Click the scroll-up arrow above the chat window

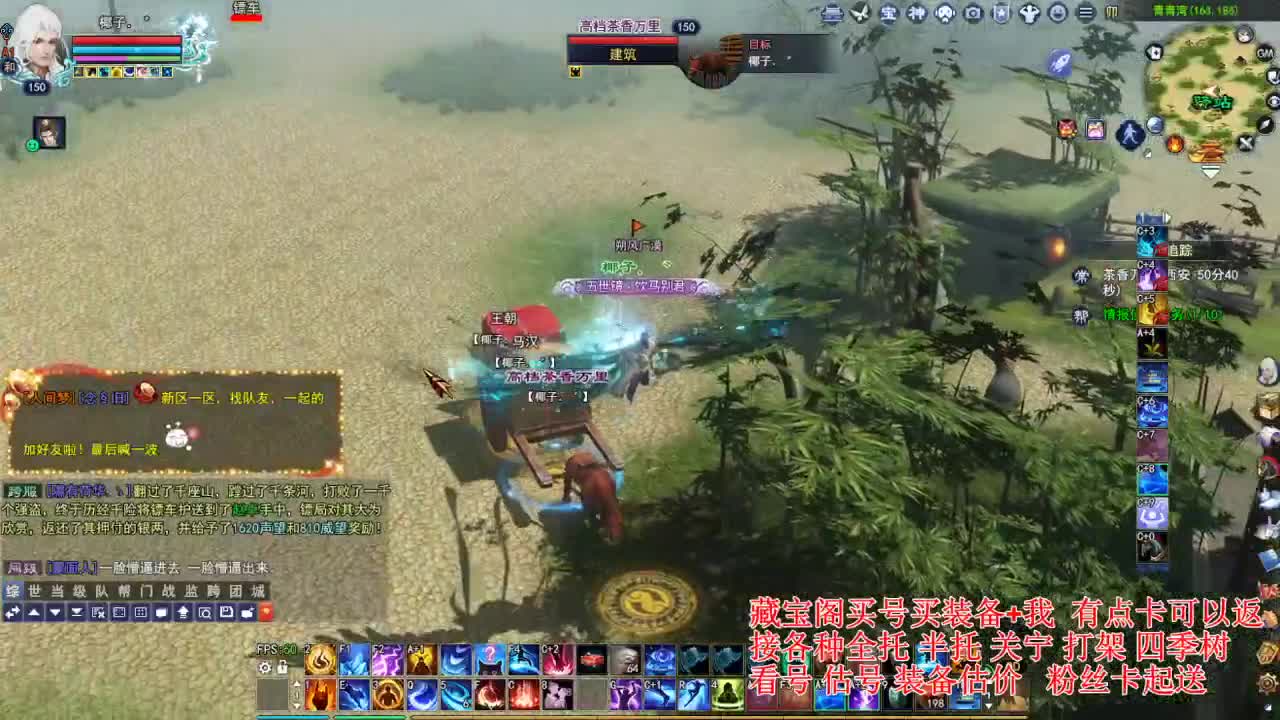[x=33, y=613]
